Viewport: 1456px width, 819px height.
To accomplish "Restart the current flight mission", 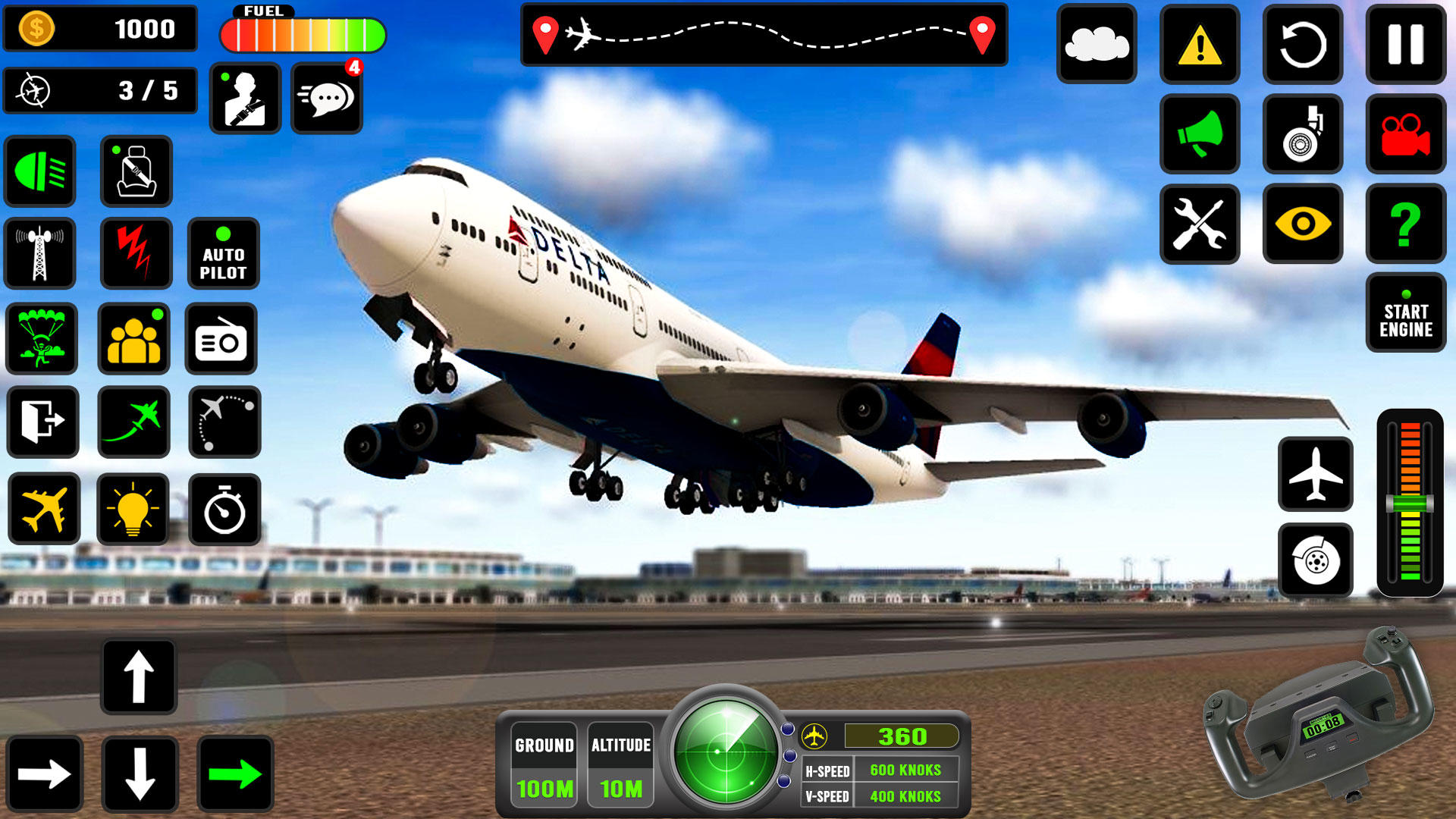I will click(x=1302, y=44).
